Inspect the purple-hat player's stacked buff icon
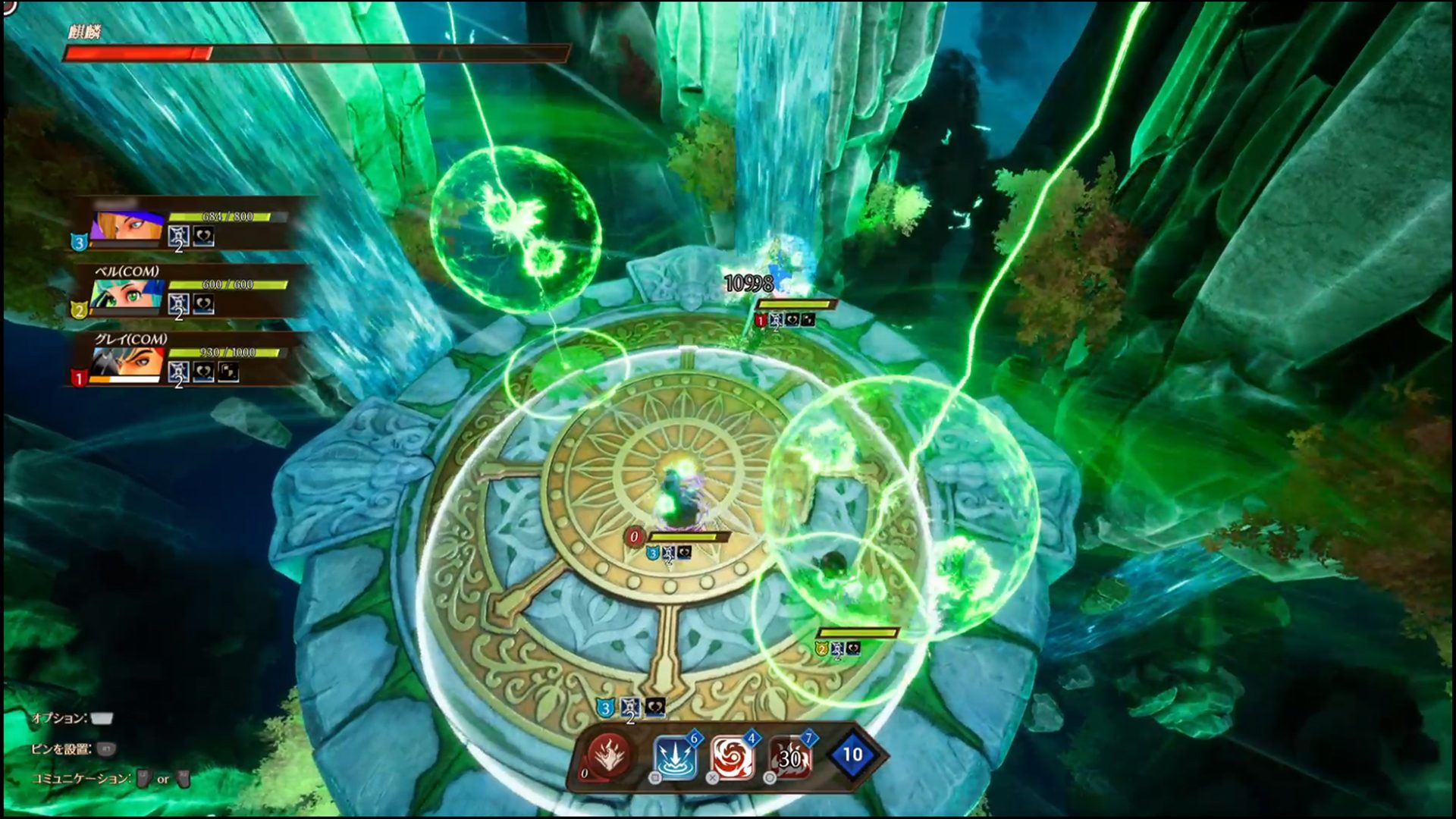1456x819 pixels. 178,237
